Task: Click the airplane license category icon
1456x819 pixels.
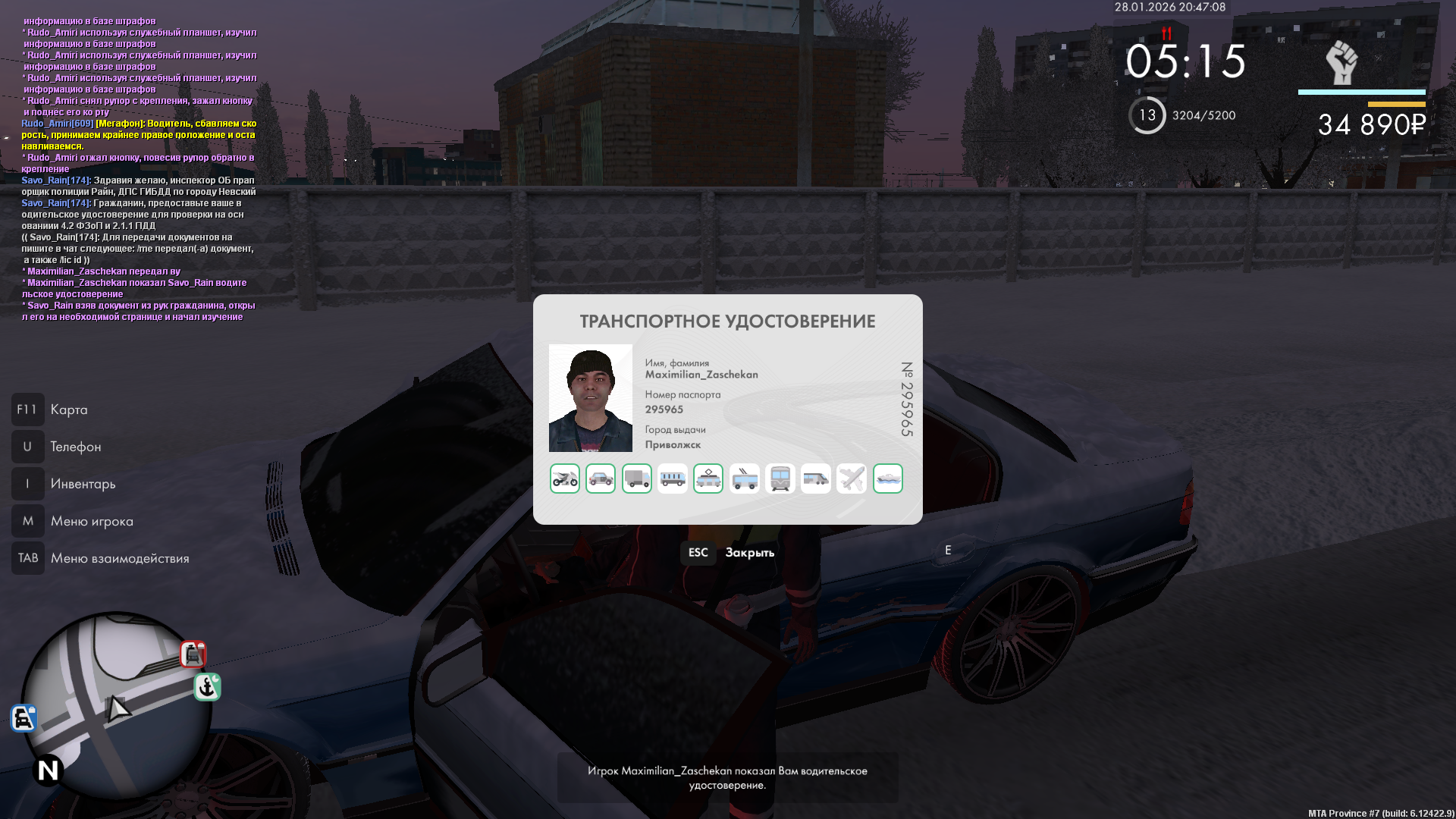Action: coord(852,479)
